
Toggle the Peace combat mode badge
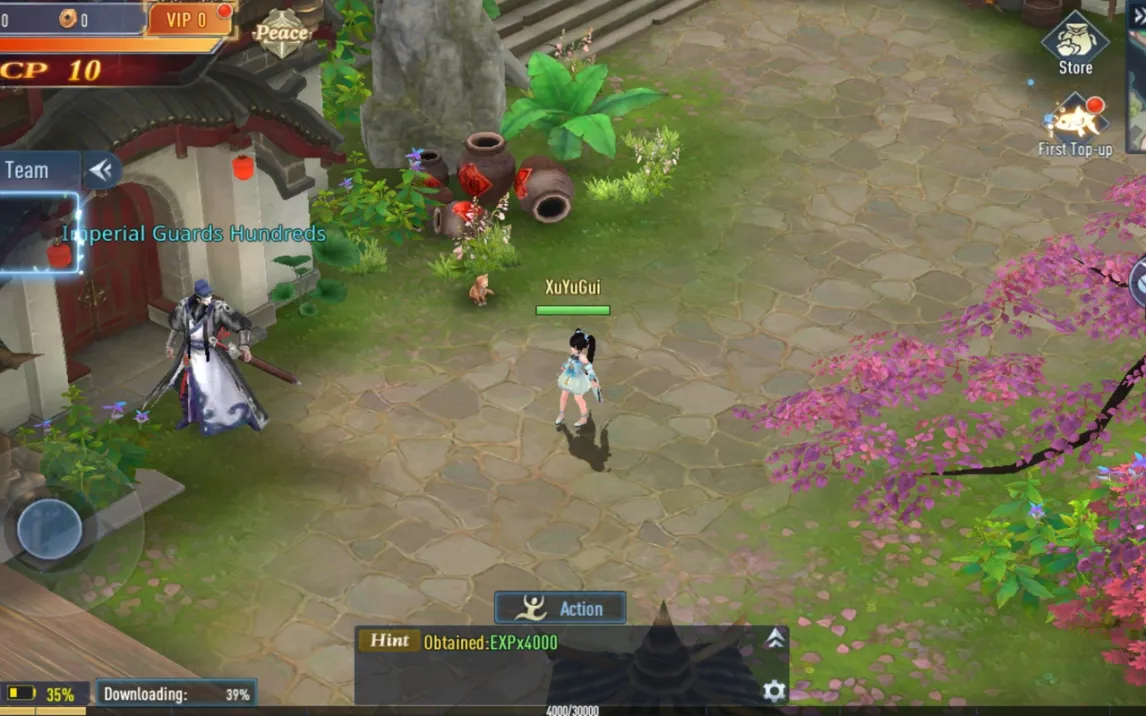pyautogui.click(x=281, y=33)
